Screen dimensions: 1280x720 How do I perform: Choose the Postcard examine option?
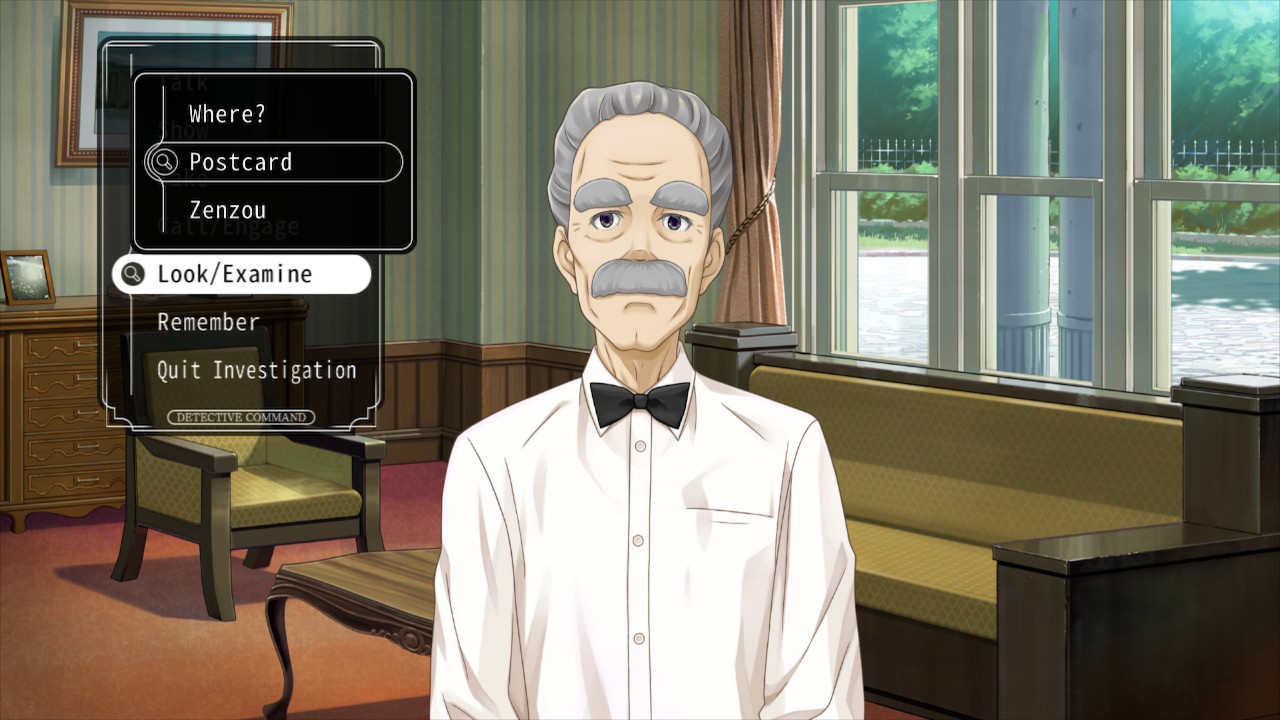(241, 162)
